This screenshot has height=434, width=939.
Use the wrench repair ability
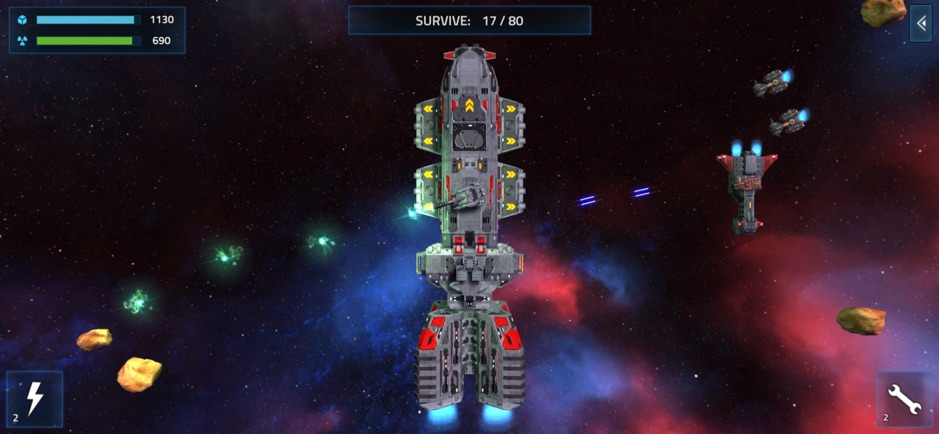click(x=903, y=399)
